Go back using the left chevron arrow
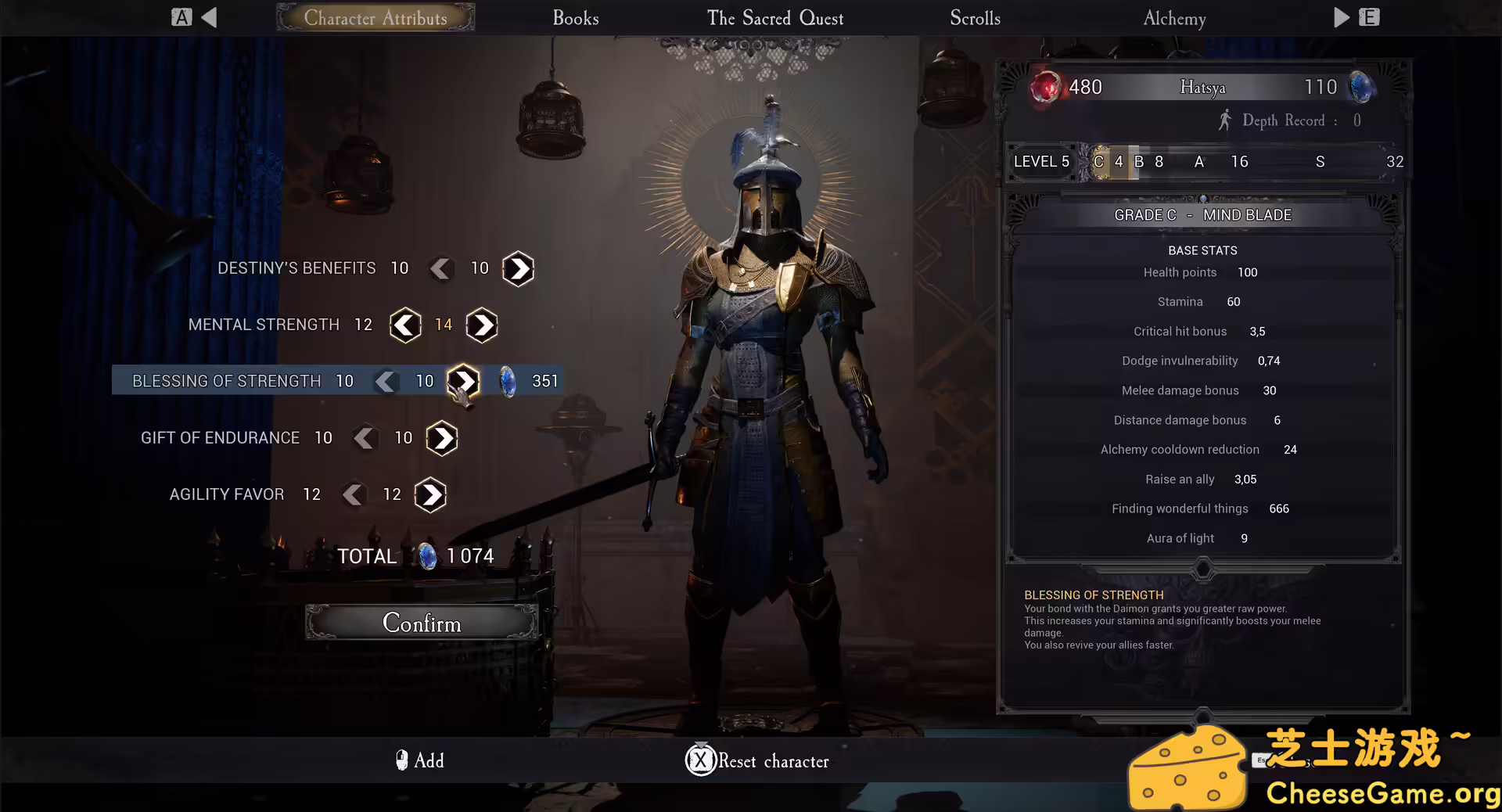Image resolution: width=1502 pixels, height=812 pixels. pyautogui.click(x=208, y=16)
